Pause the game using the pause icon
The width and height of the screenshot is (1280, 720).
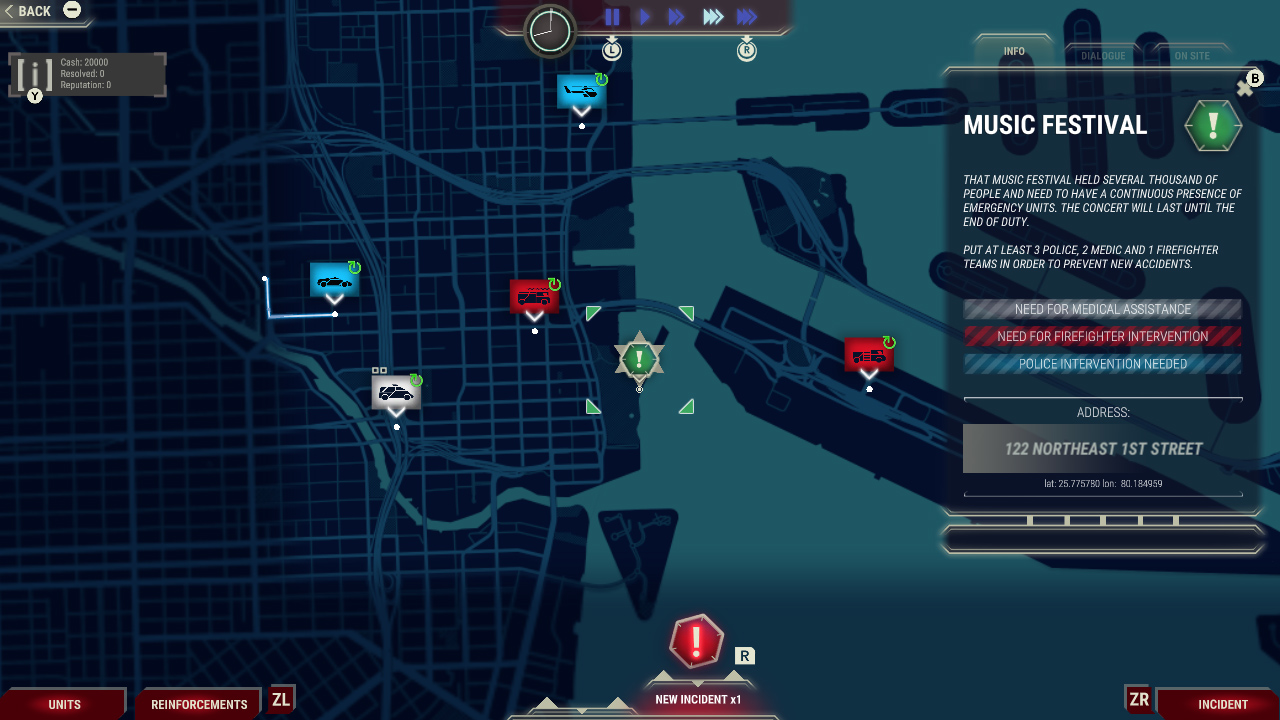tap(612, 16)
